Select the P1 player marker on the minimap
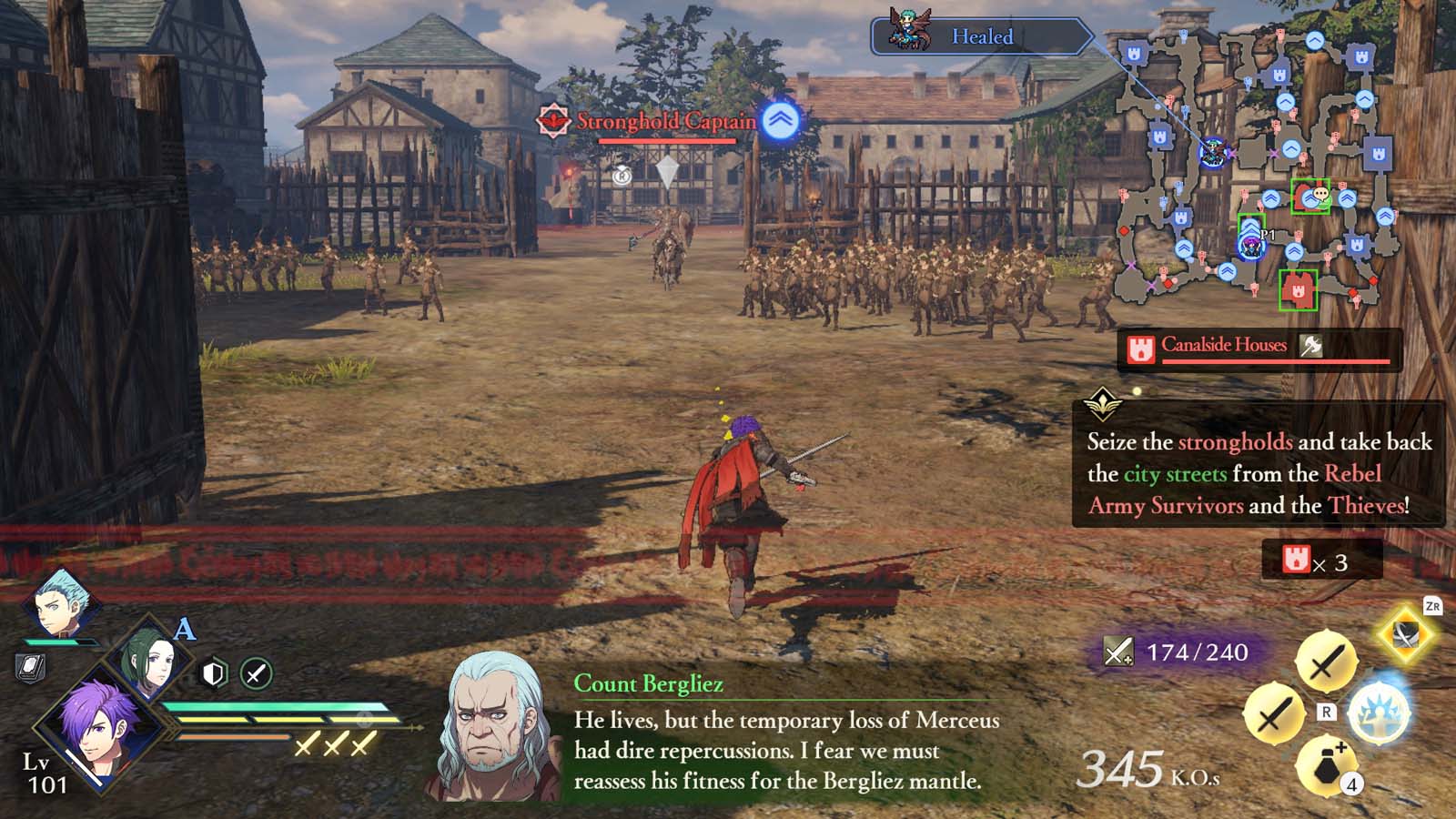Screen dimensions: 1456x819 click(x=1250, y=247)
